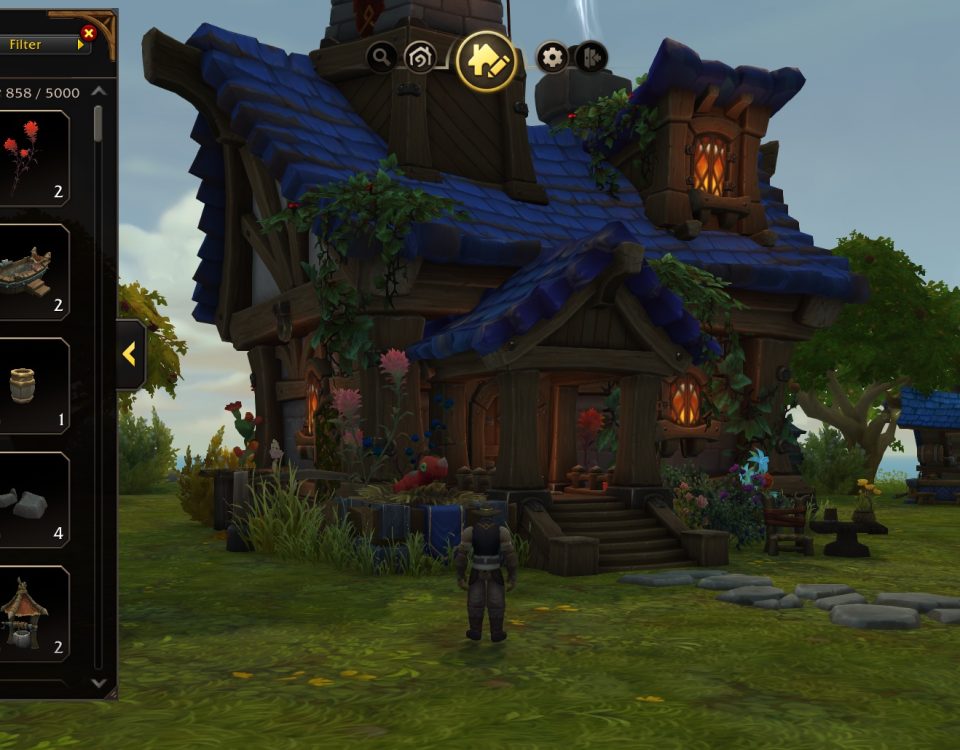Open the house with swirl icon
The width and height of the screenshot is (960, 750).
(420, 57)
